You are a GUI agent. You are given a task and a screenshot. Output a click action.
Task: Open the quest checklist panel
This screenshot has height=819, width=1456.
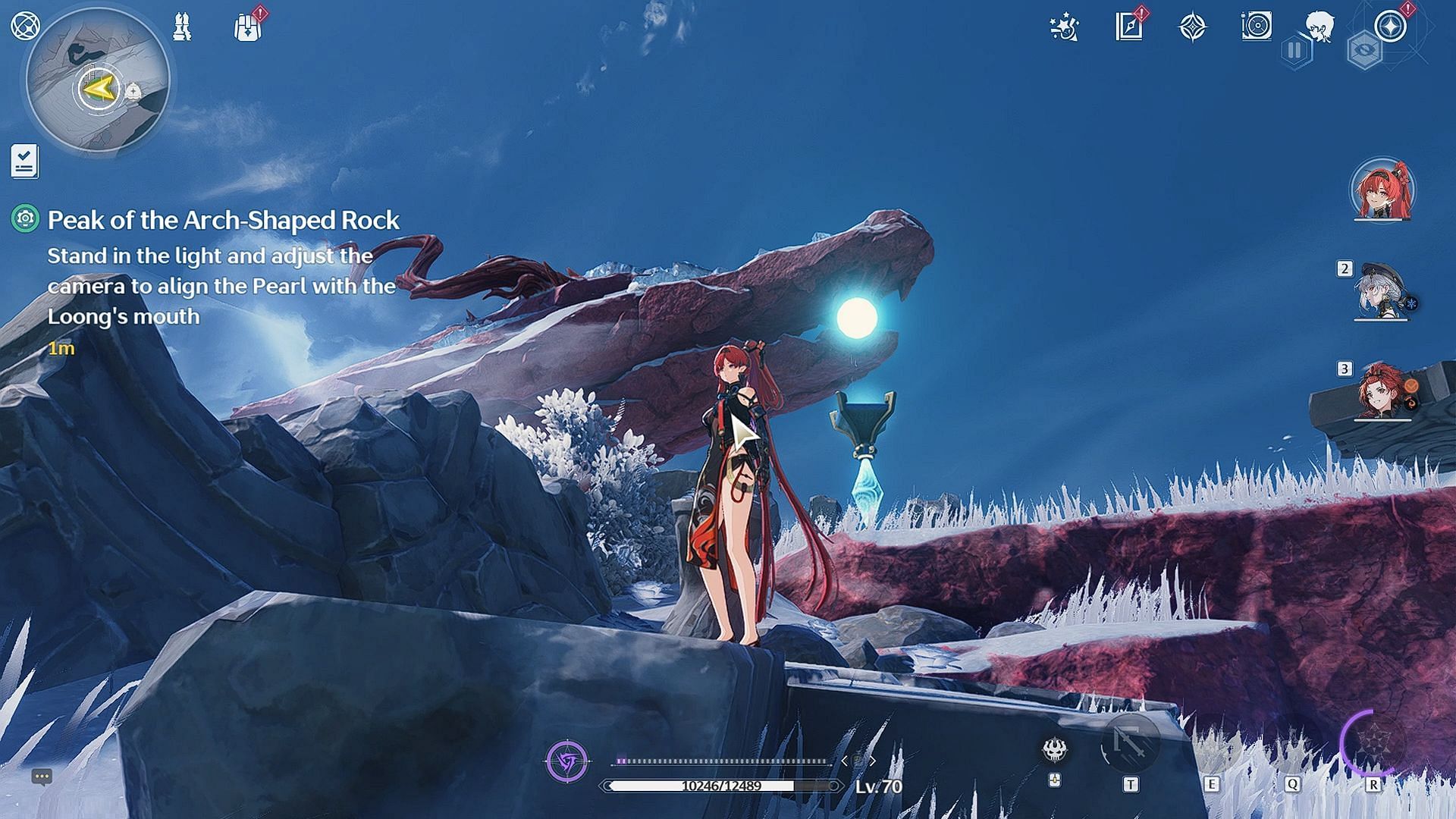click(x=24, y=161)
